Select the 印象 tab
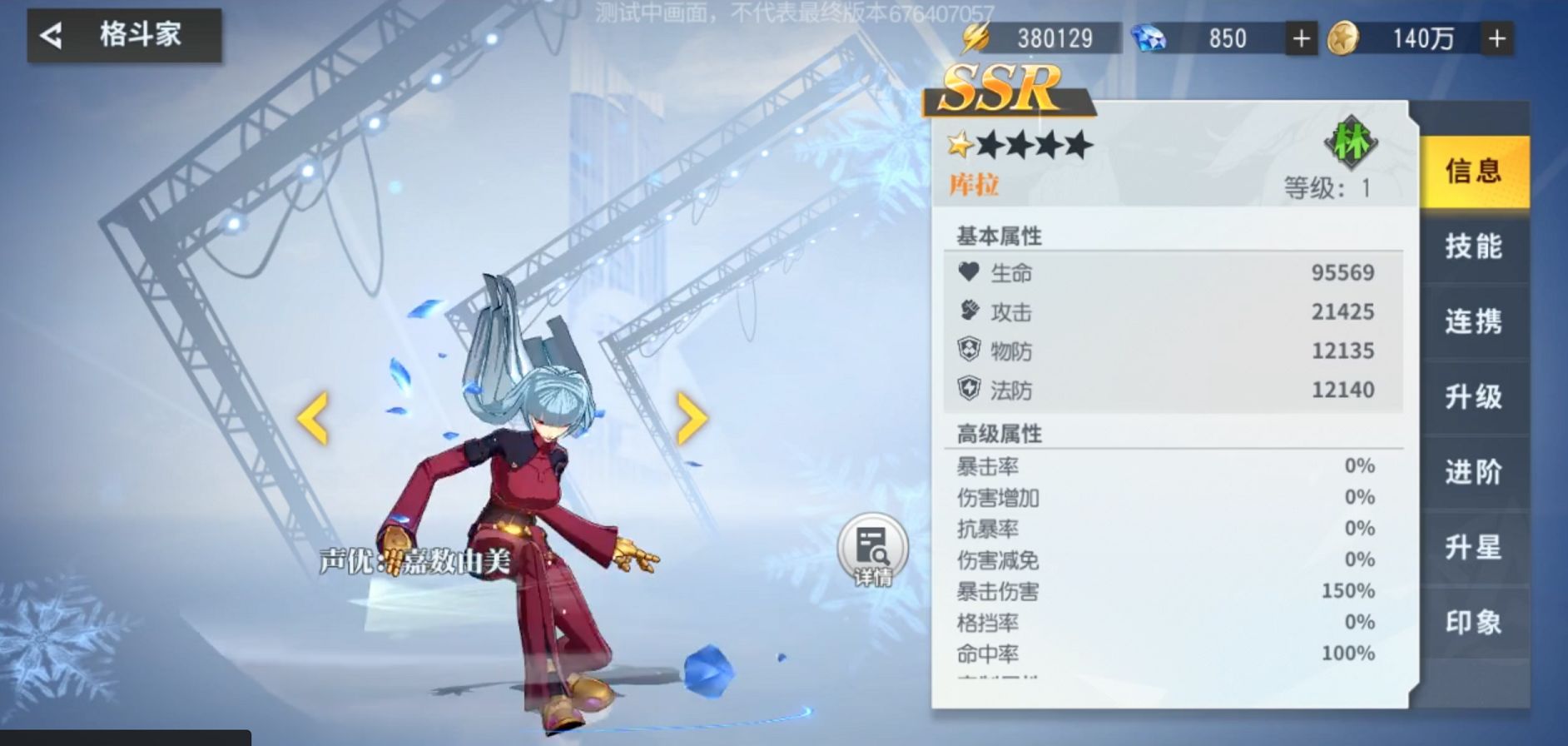Viewport: 1568px width, 746px height. point(1473,622)
